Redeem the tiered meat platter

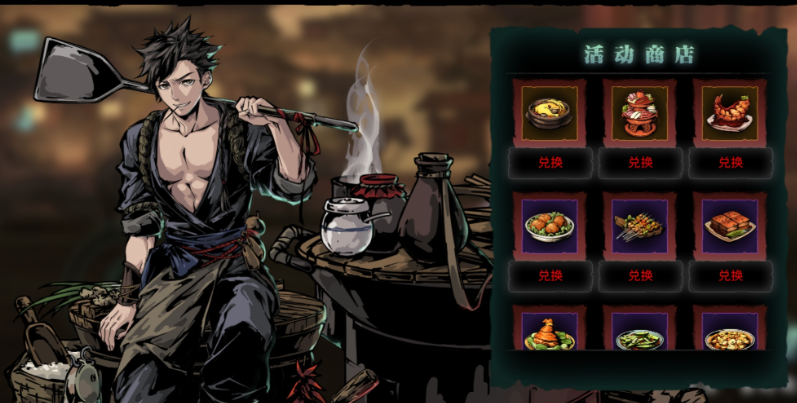click(x=640, y=162)
